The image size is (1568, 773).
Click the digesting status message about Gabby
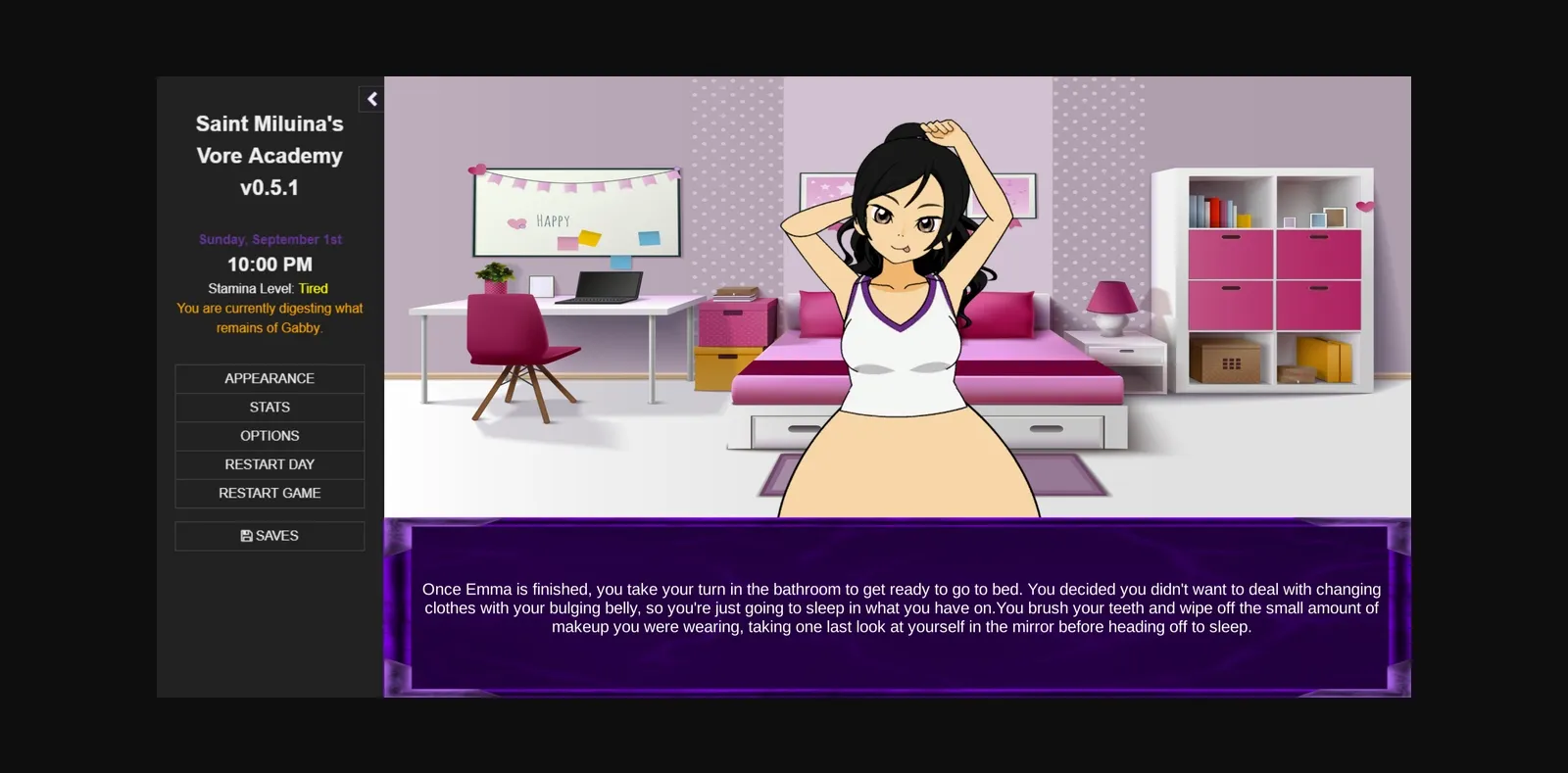tap(269, 317)
